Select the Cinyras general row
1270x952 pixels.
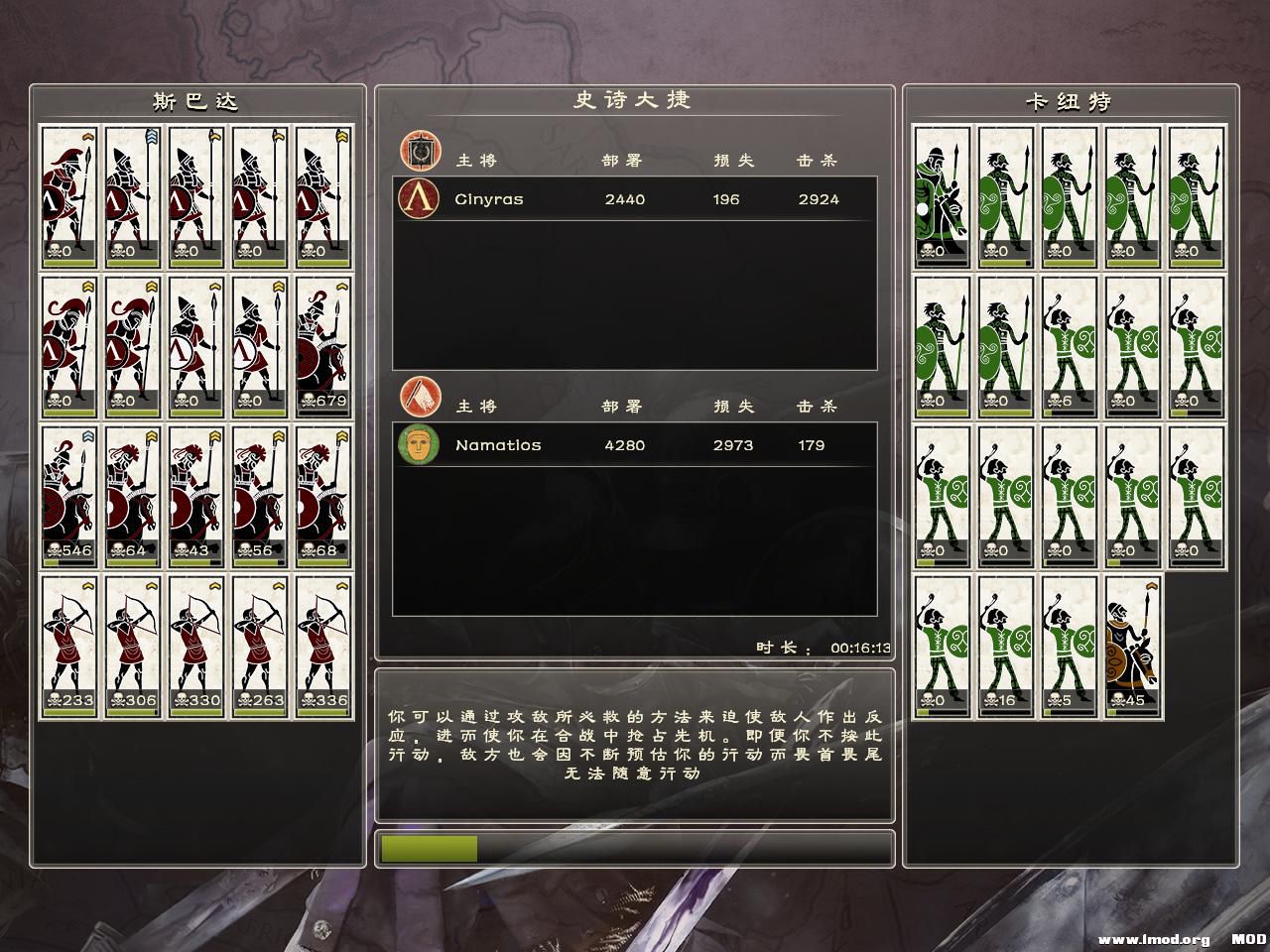point(635,199)
